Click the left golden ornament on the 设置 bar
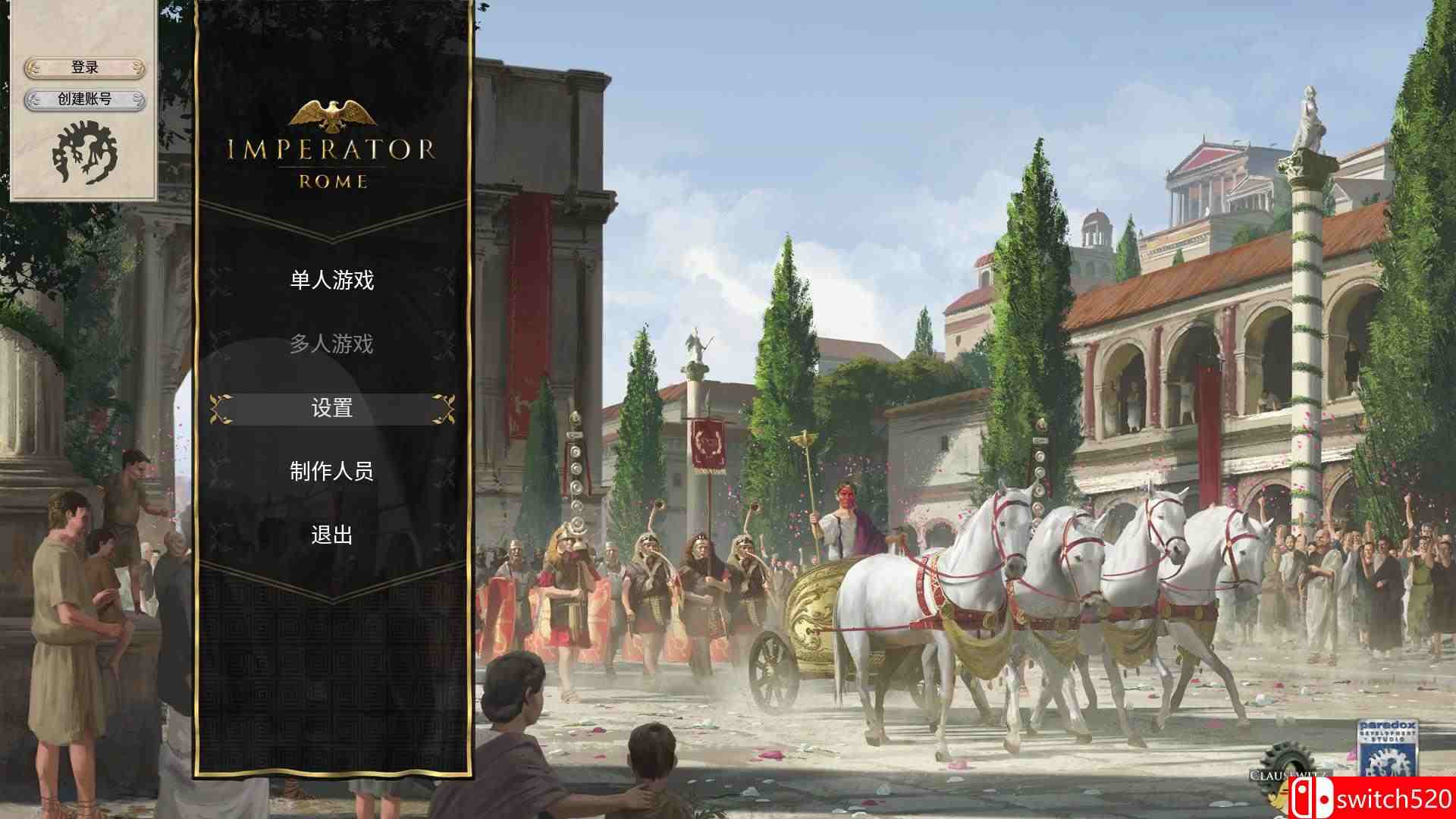 (x=221, y=408)
